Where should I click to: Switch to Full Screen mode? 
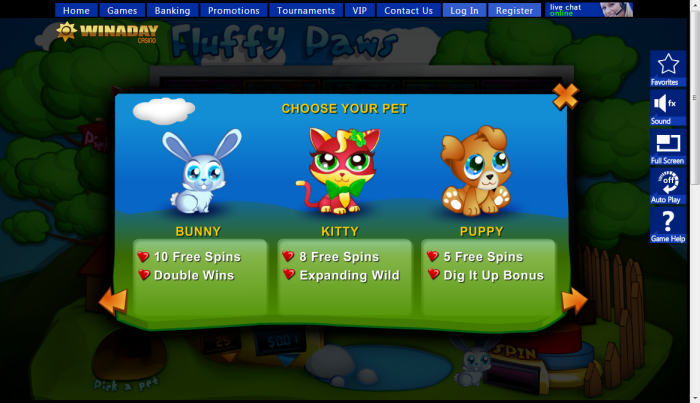pyautogui.click(x=667, y=146)
